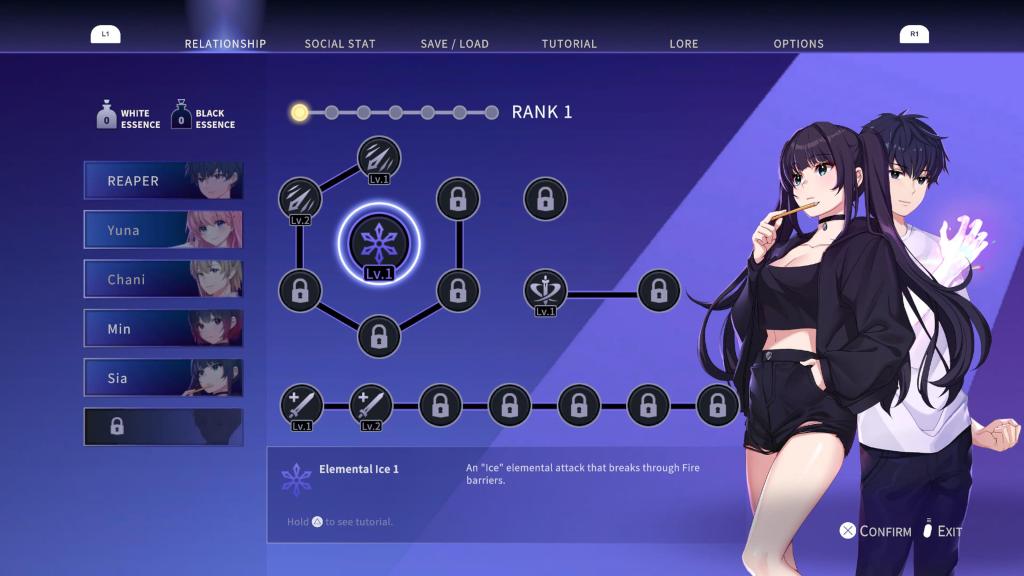The width and height of the screenshot is (1024, 576).
Task: Select Reaper in the character list
Action: tap(163, 181)
